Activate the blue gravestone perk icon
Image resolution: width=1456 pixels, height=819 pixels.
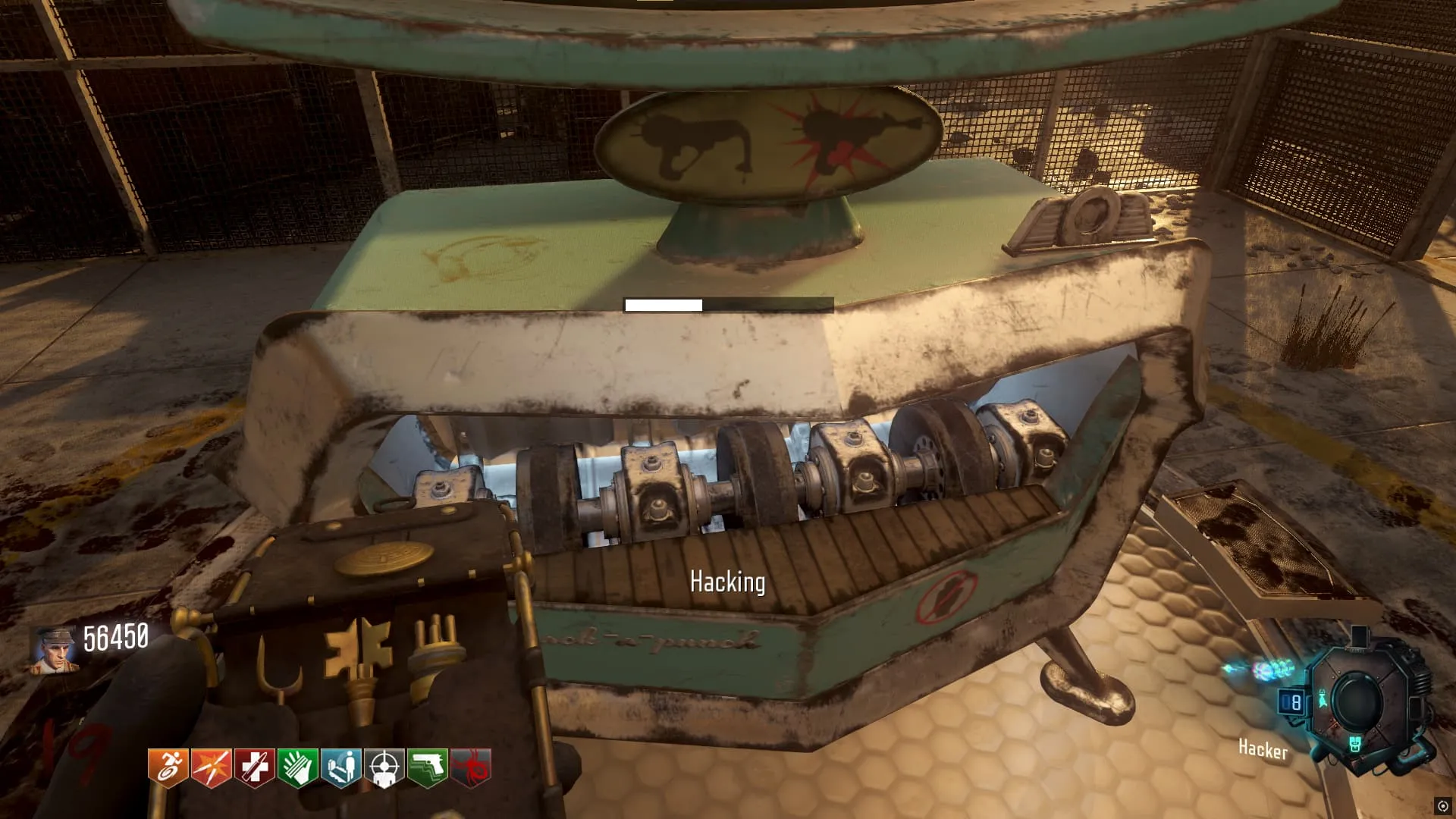(x=341, y=767)
